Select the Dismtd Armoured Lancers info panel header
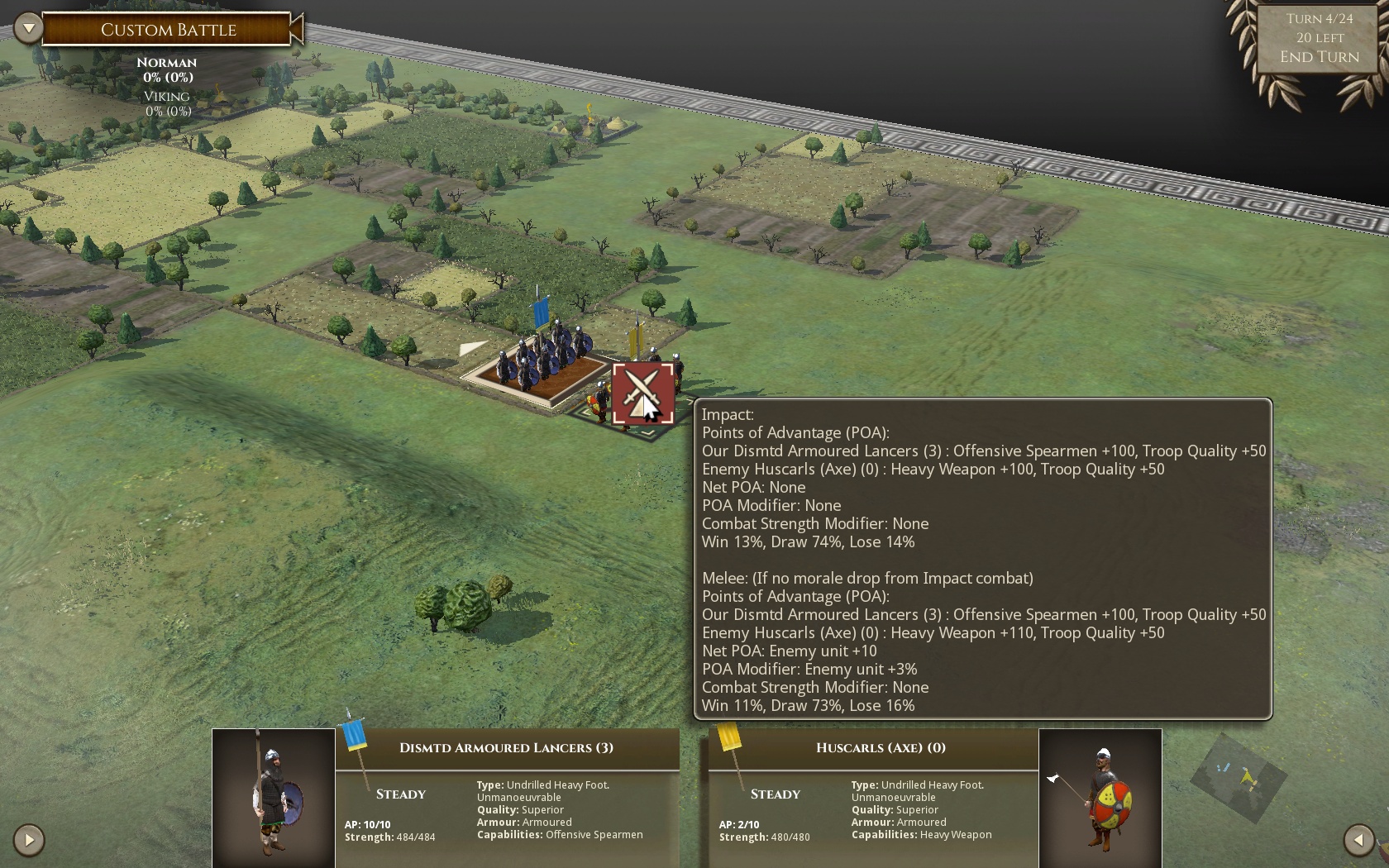The height and width of the screenshot is (868, 1389). (x=506, y=748)
